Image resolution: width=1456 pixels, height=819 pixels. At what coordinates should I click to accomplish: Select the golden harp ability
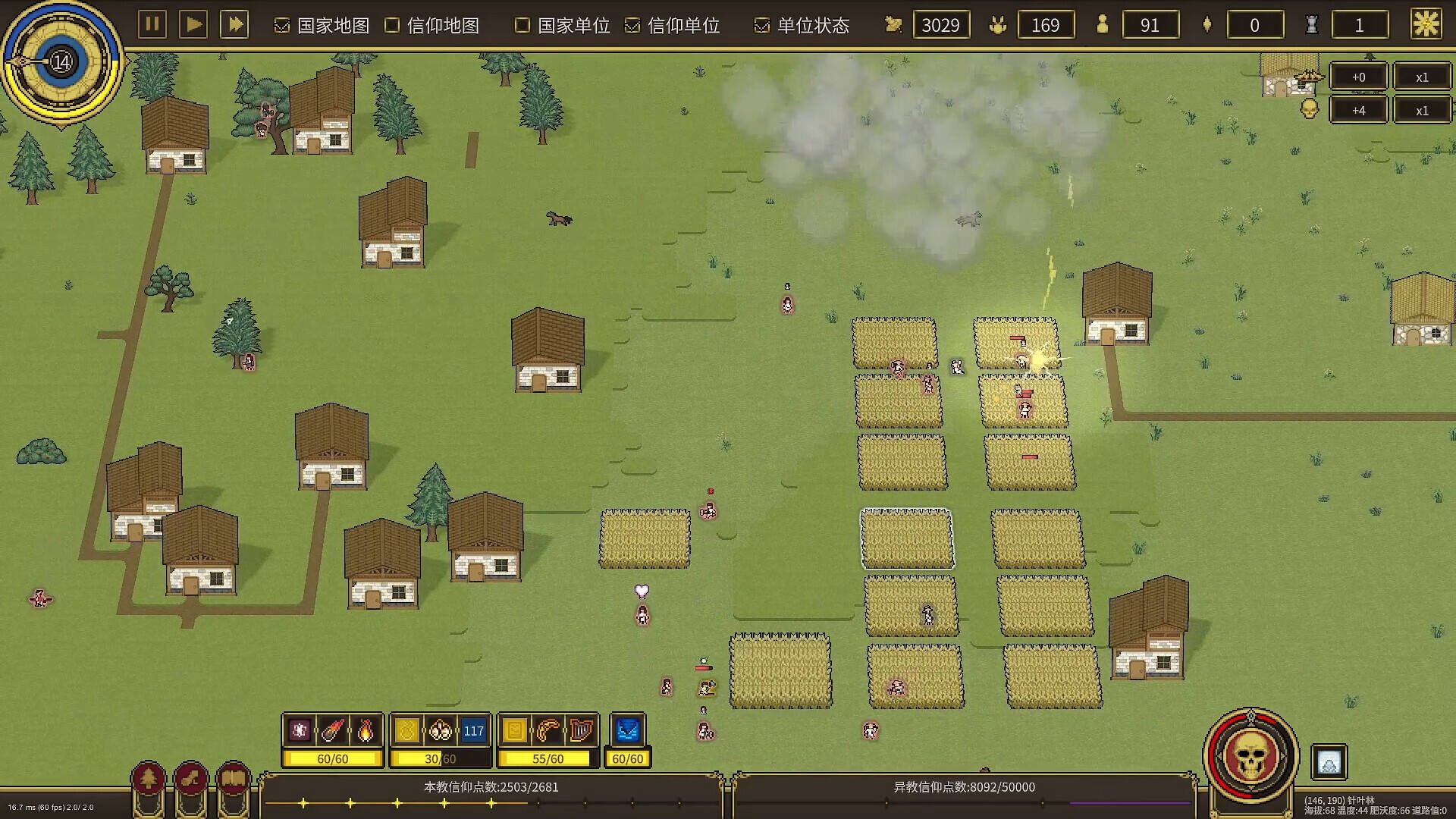(581, 730)
